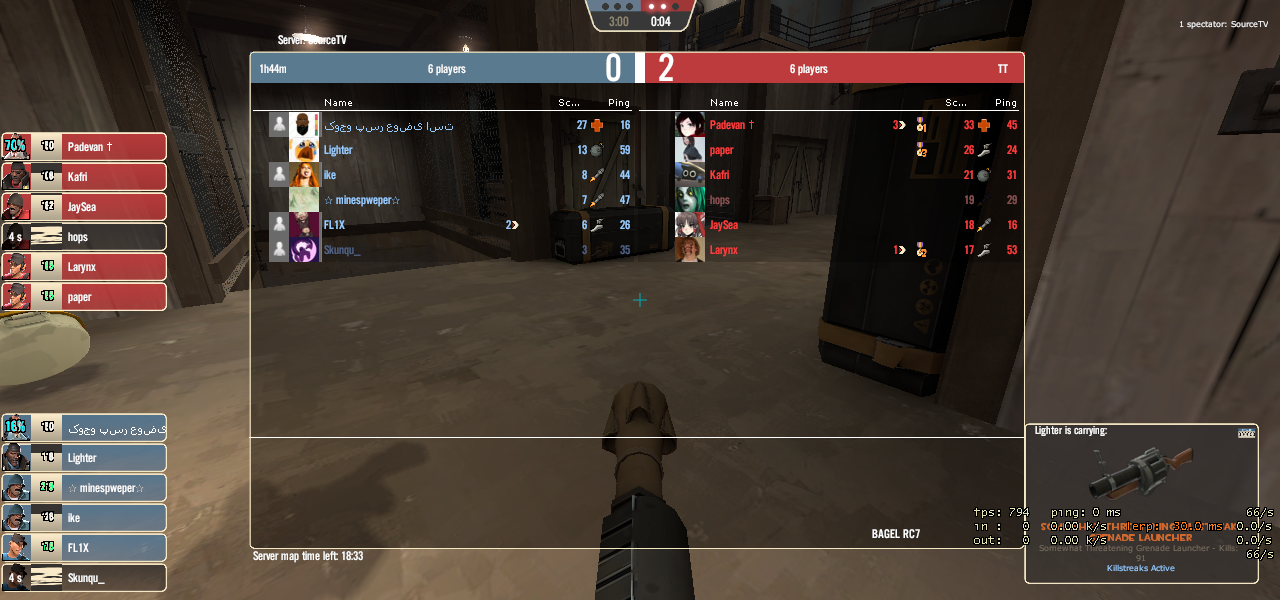Click paper's spectator HUD player panel
This screenshot has width=1280, height=600.
click(x=84, y=297)
